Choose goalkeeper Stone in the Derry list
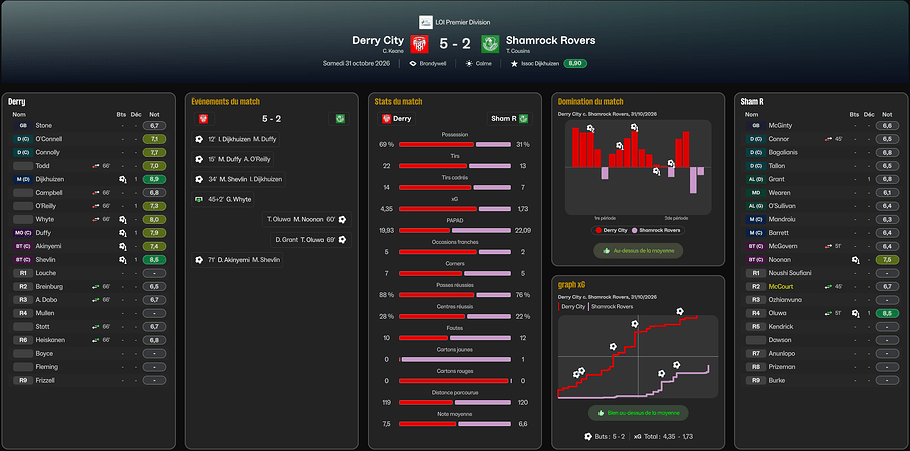The height and width of the screenshot is (451, 910). [x=43, y=125]
